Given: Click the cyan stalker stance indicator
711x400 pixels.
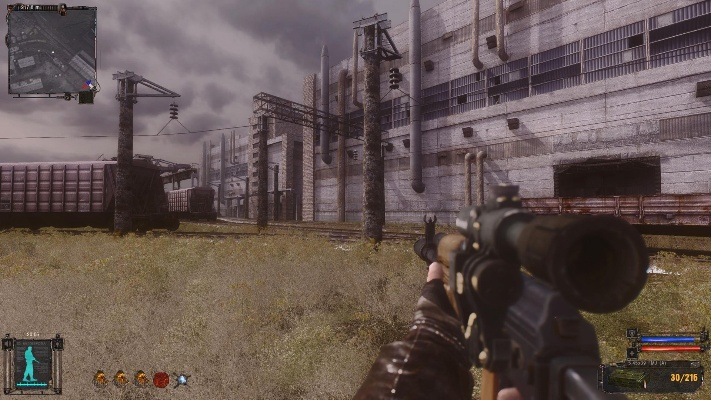Looking at the screenshot, I should pos(32,363).
